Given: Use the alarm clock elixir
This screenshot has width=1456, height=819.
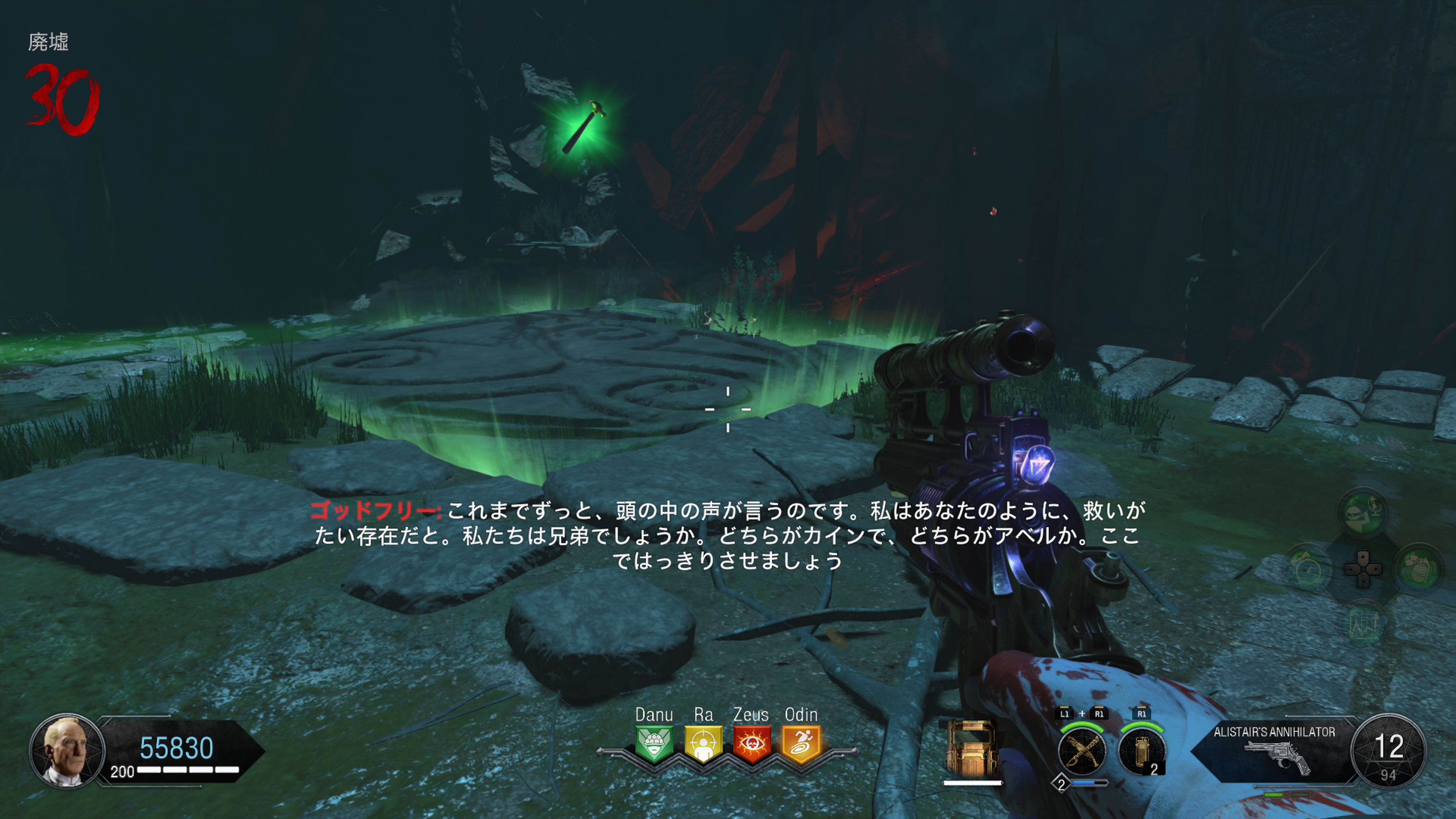Looking at the screenshot, I should tap(1308, 568).
